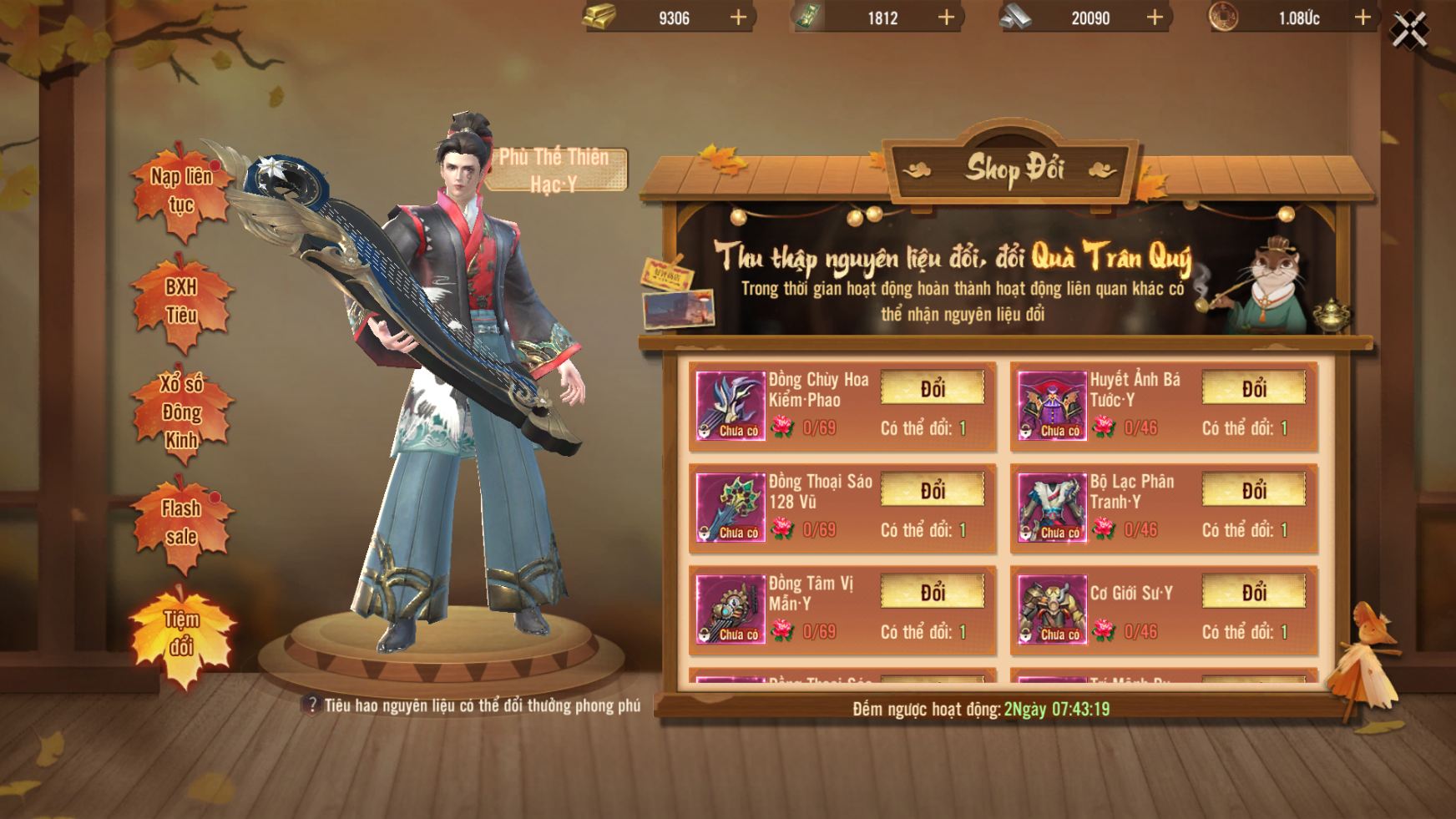Redeem the Đồng Thoại Sáo 128 Vũ item
This screenshot has height=819, width=1456.
(933, 491)
